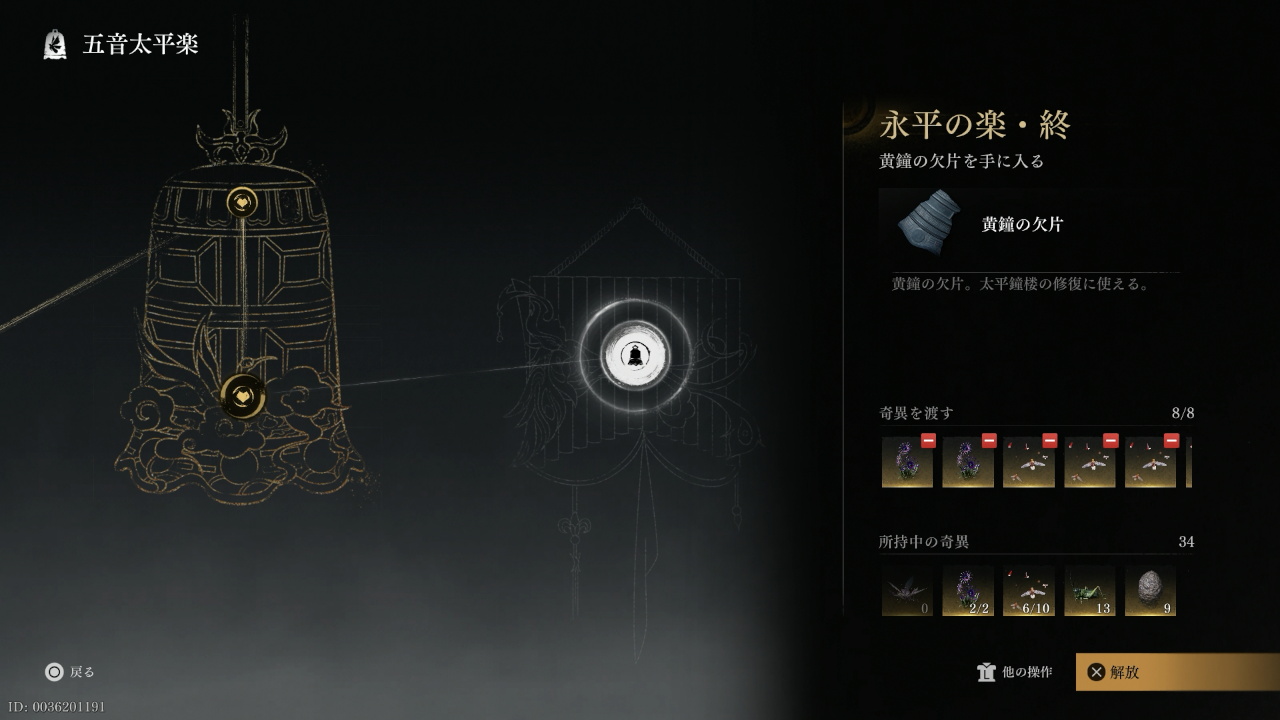The width and height of the screenshot is (1280, 720).
Task: Pick the bee swarm slot showing 6/10
Action: pos(1029,591)
